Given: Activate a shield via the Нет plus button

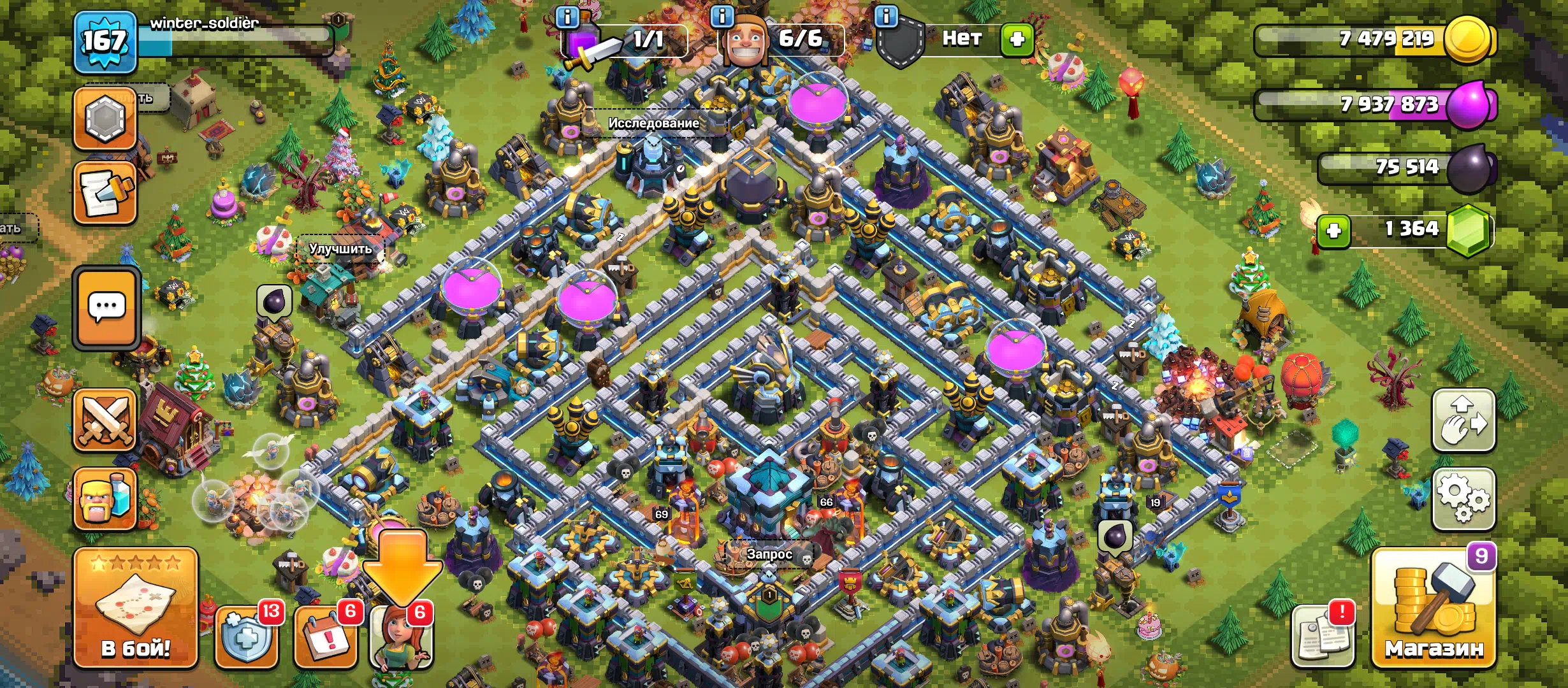Looking at the screenshot, I should point(1017,39).
